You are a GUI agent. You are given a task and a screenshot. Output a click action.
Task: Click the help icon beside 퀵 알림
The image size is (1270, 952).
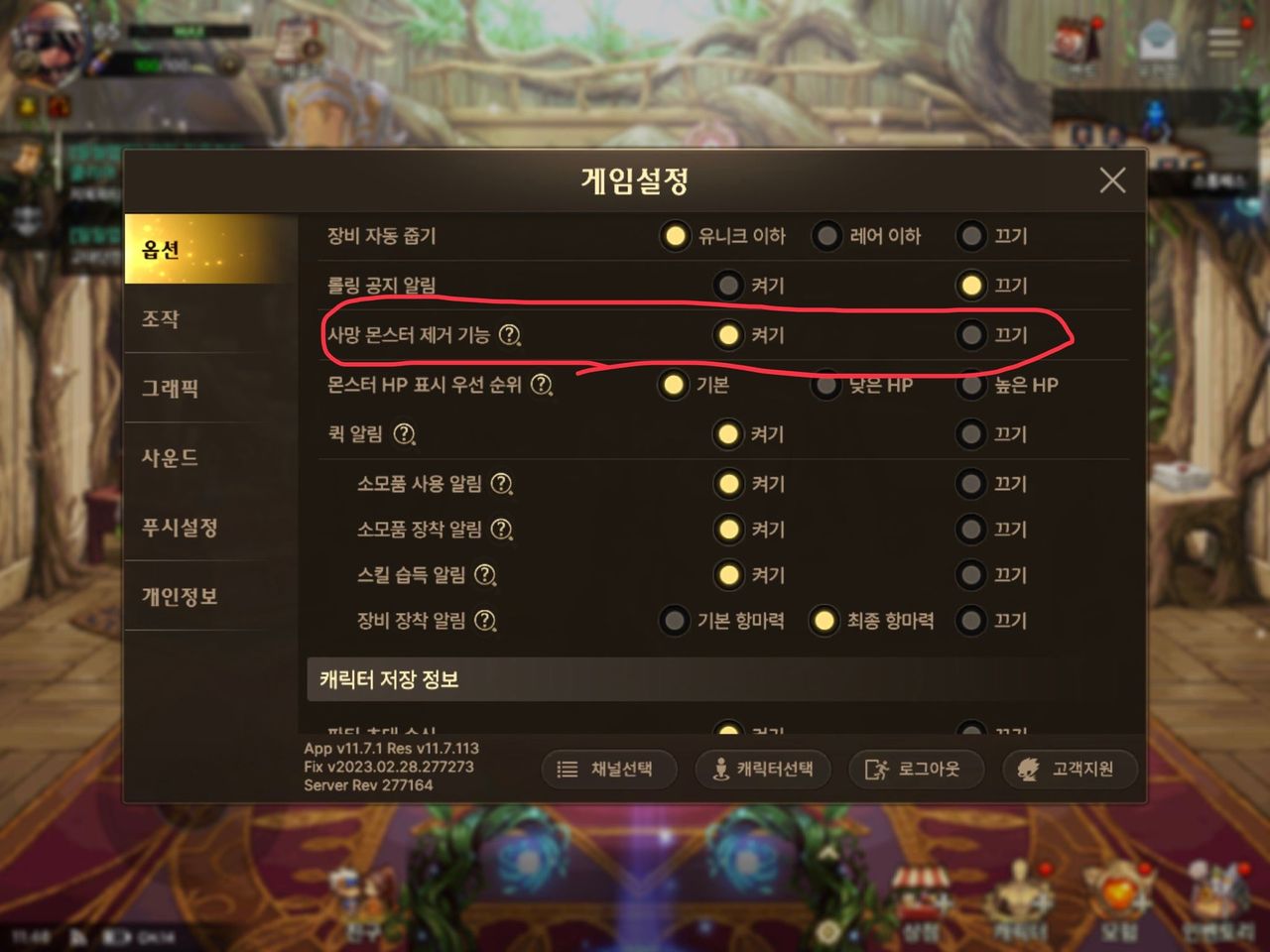(404, 434)
